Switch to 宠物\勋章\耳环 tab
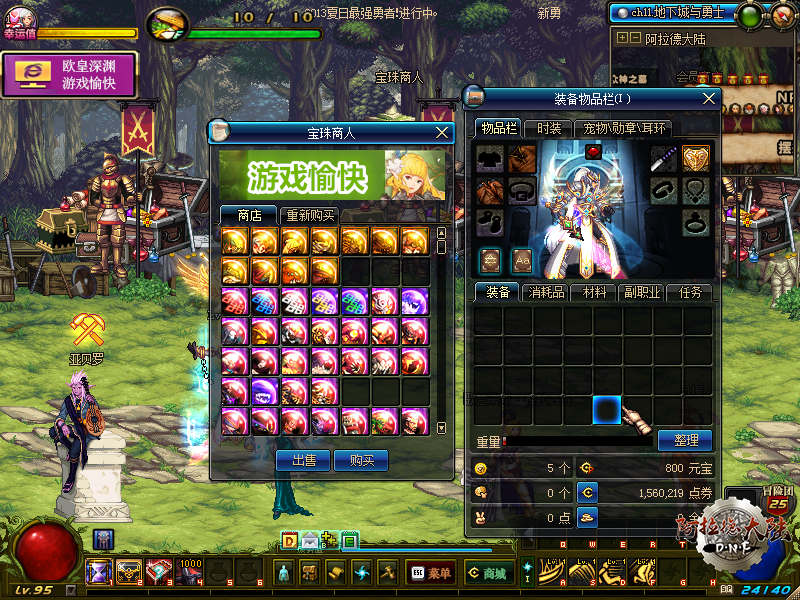The width and height of the screenshot is (800, 600). coord(626,128)
